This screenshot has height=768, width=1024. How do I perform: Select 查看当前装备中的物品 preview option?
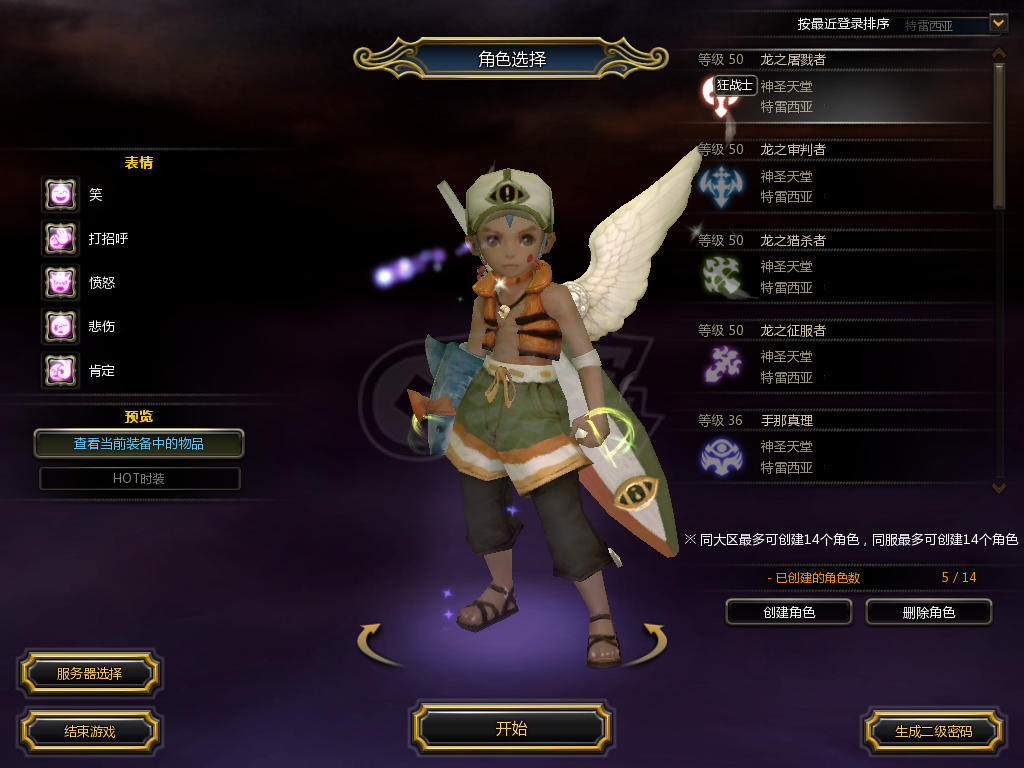tap(139, 443)
